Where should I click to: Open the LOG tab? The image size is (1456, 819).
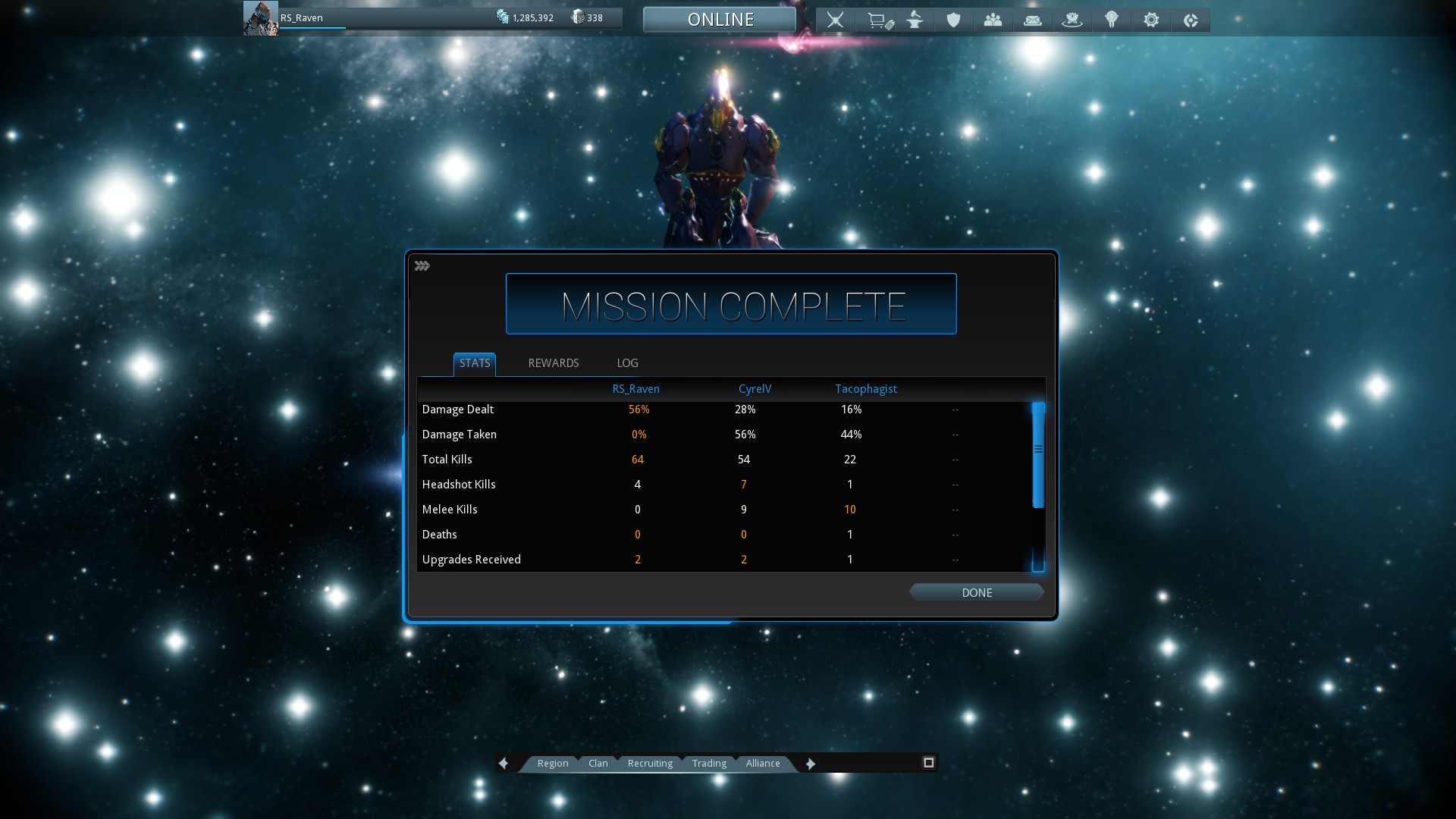point(627,363)
